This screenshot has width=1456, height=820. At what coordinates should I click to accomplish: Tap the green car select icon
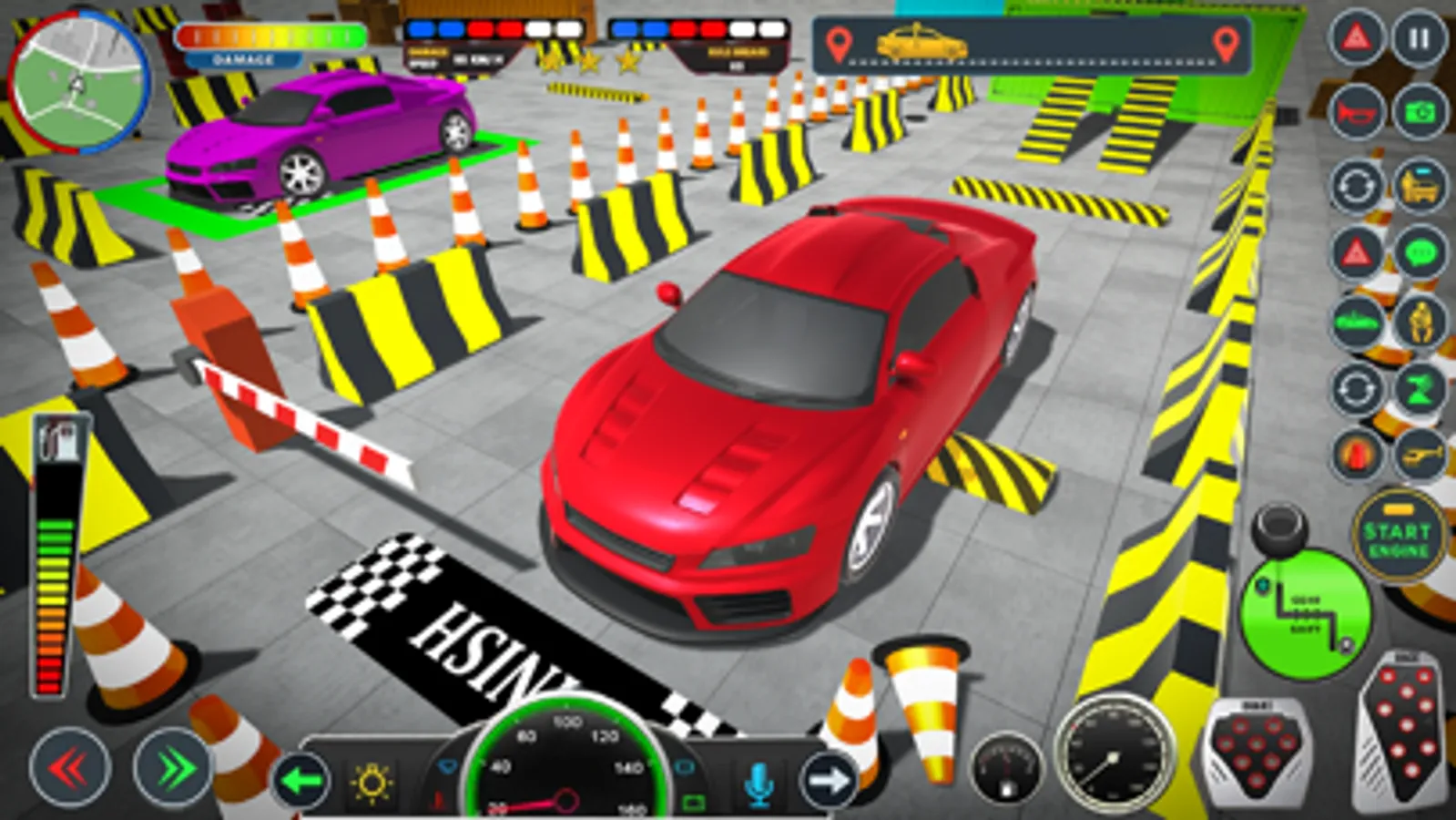1357,321
